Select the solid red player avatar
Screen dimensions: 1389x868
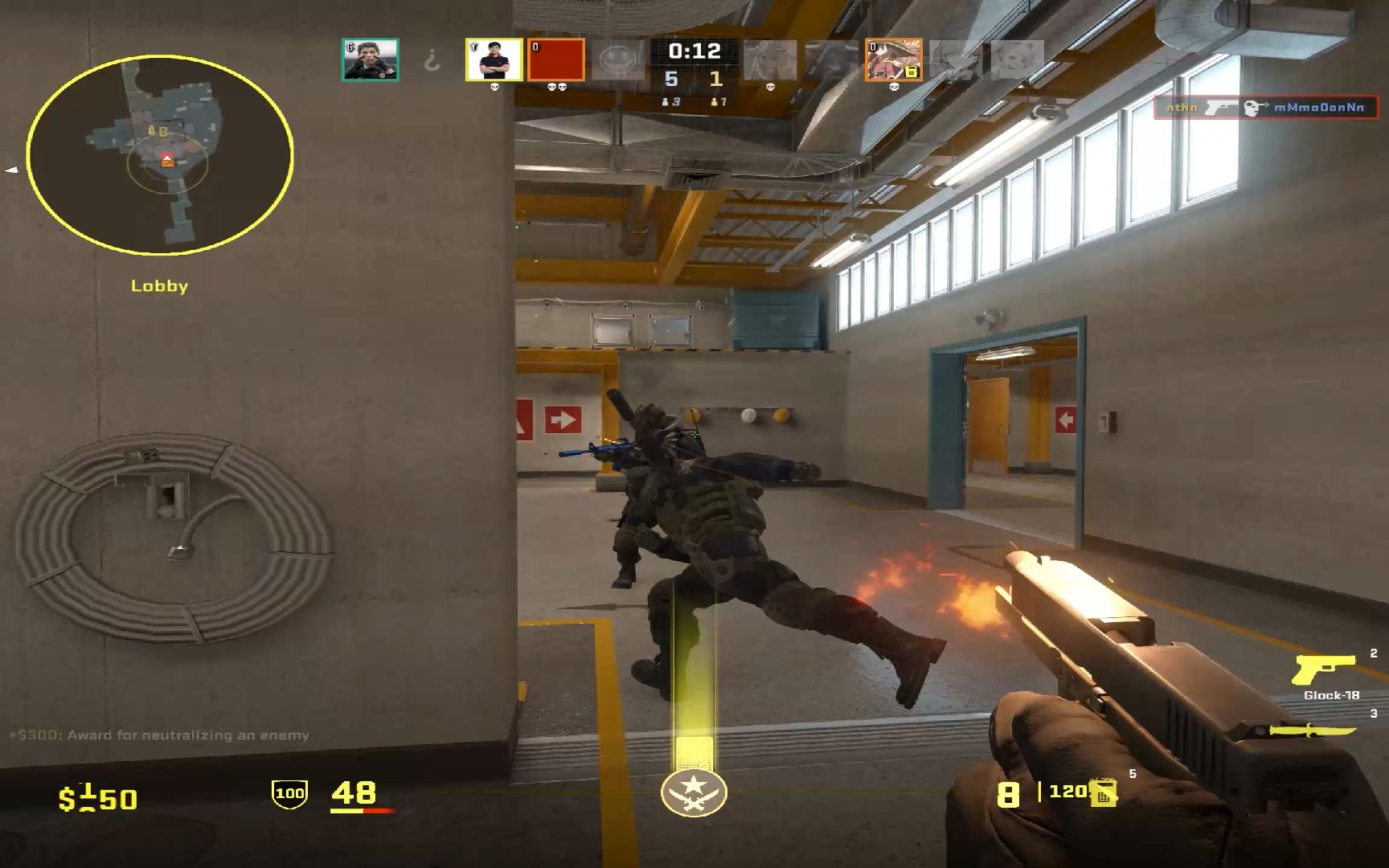556,59
